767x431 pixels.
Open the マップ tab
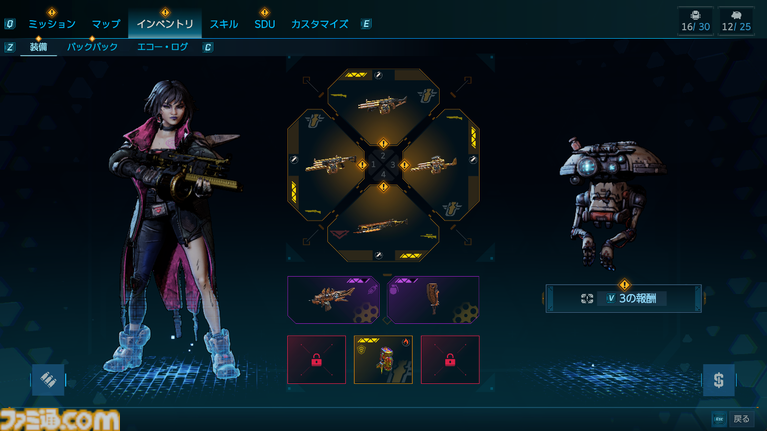pyautogui.click(x=105, y=23)
